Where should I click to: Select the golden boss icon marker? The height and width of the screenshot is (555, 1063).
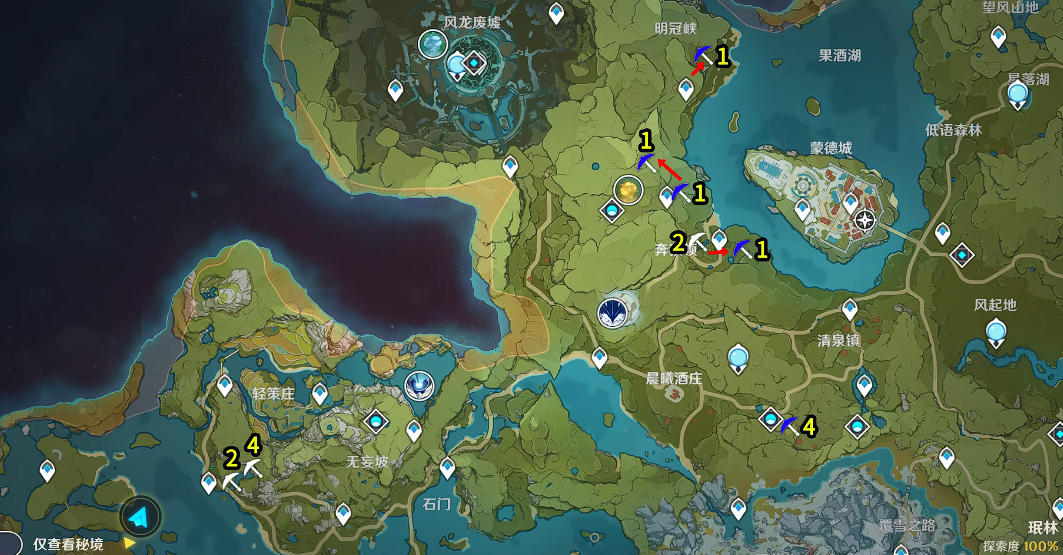click(x=627, y=188)
